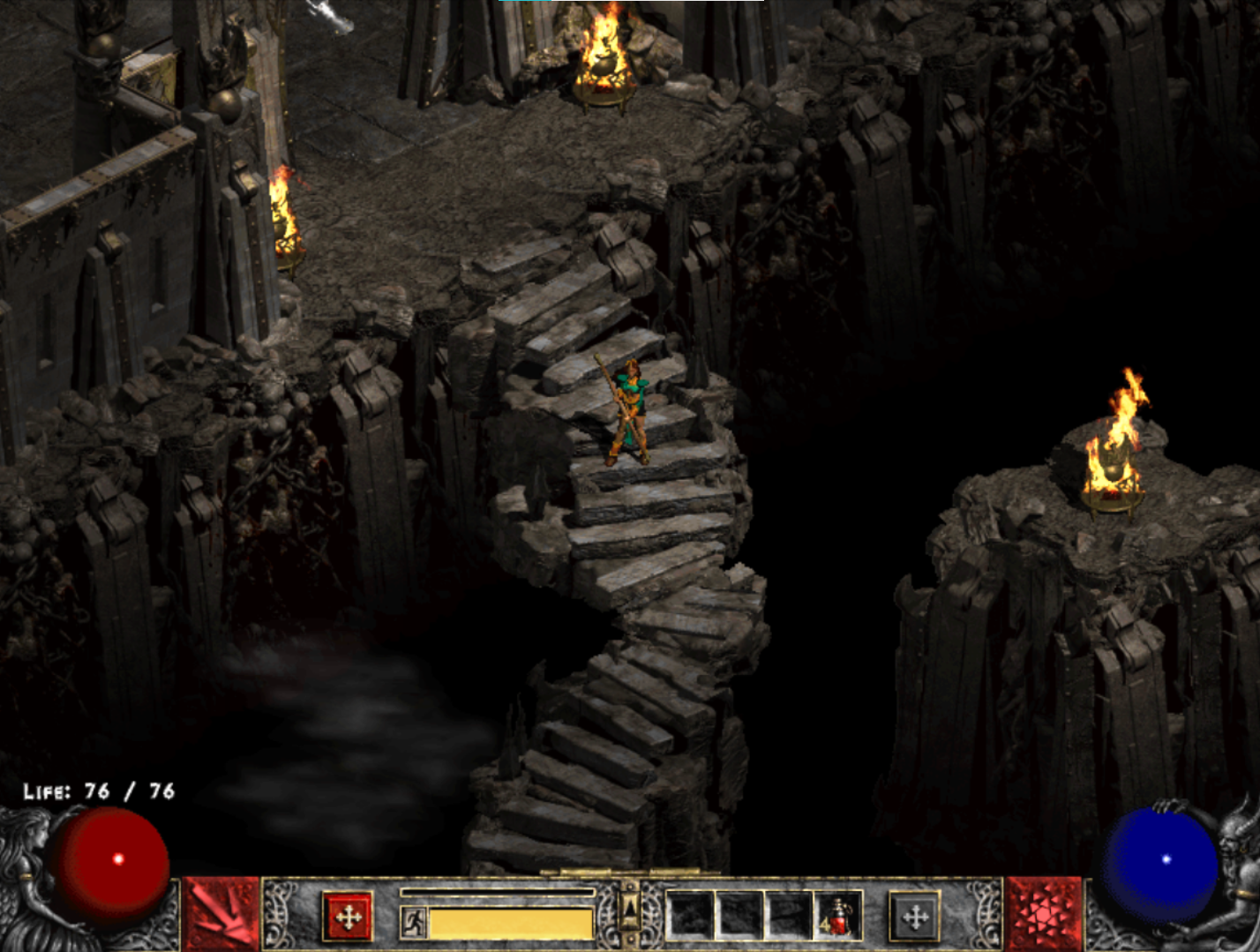Choose the right-click skill icon
This screenshot has height=952, width=1260.
(x=1043, y=915)
